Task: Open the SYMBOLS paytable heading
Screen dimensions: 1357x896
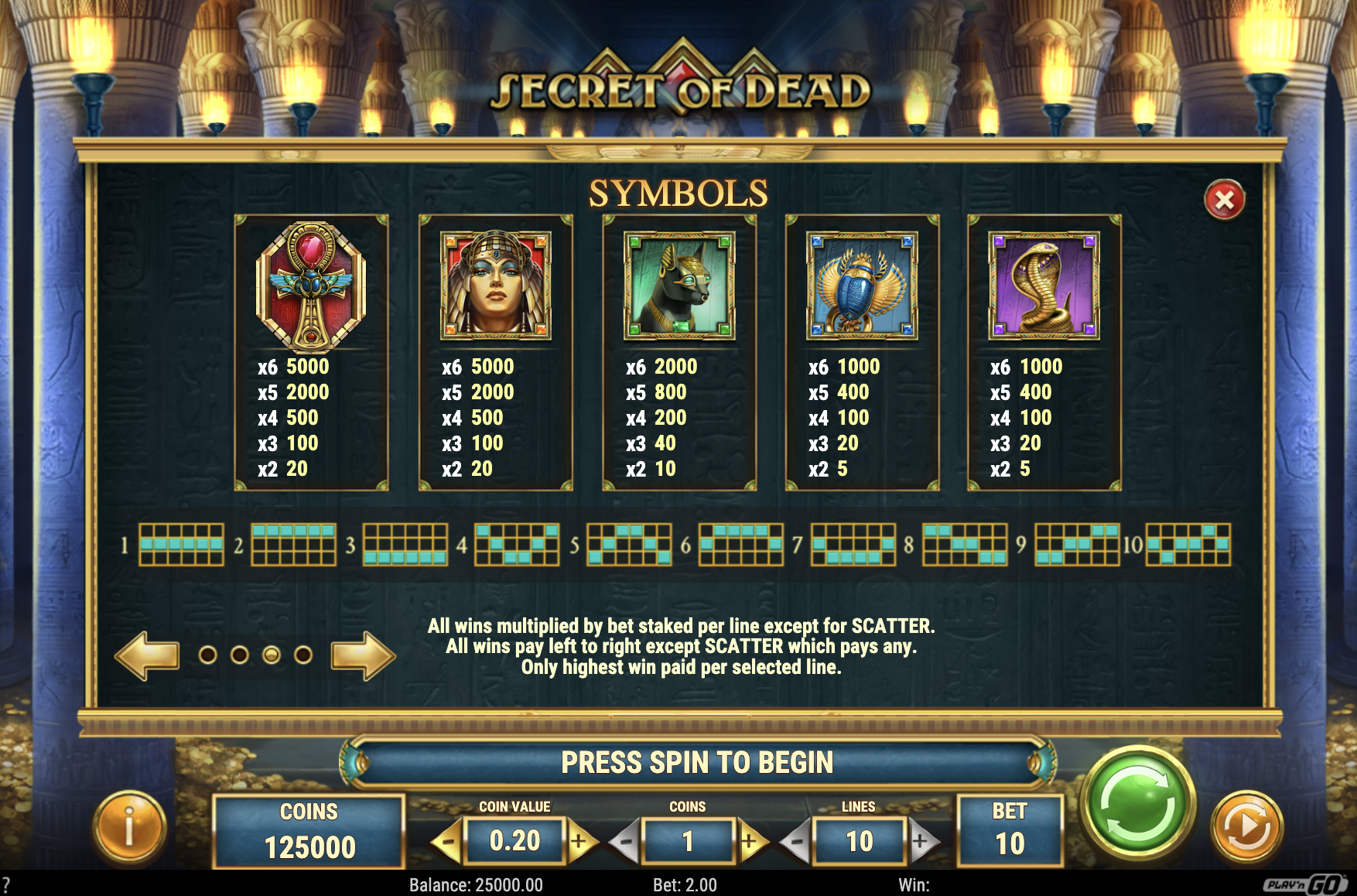Action: [x=677, y=193]
